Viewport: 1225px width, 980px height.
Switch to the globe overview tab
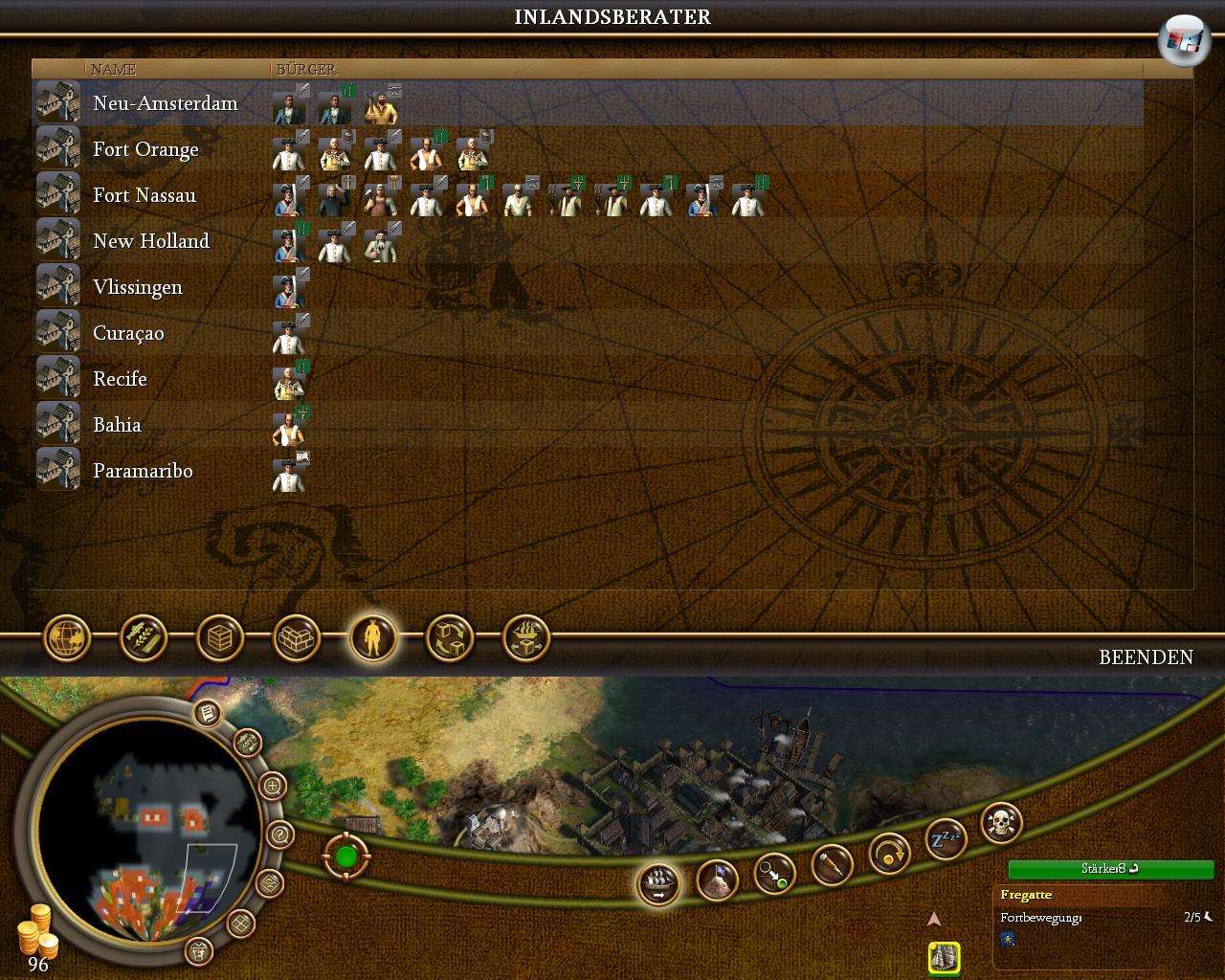point(67,637)
